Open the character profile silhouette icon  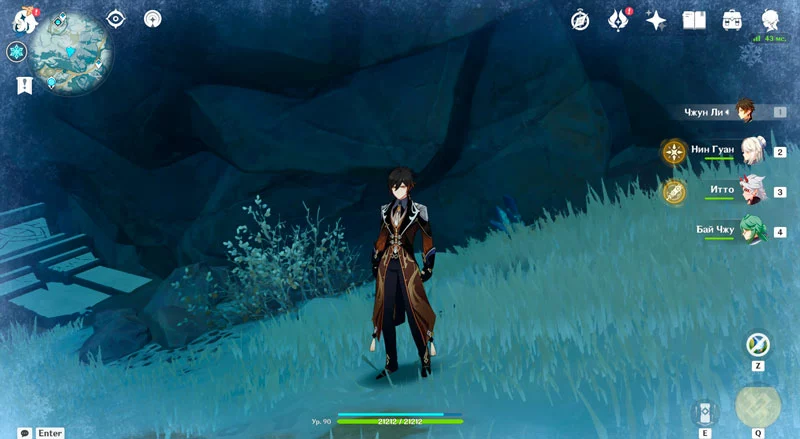click(x=771, y=20)
